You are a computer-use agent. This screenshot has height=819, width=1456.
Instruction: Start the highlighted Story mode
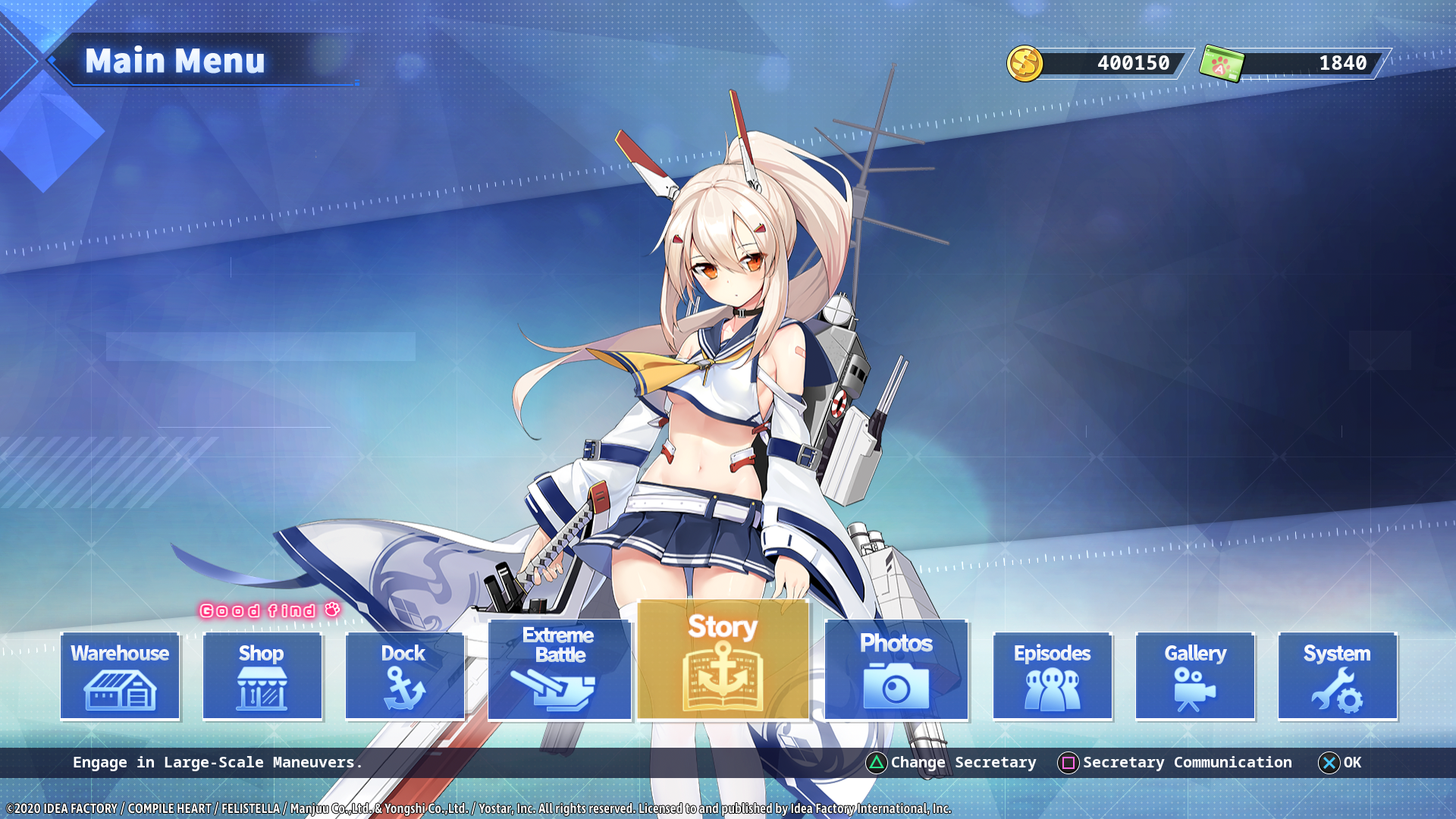coord(723,660)
